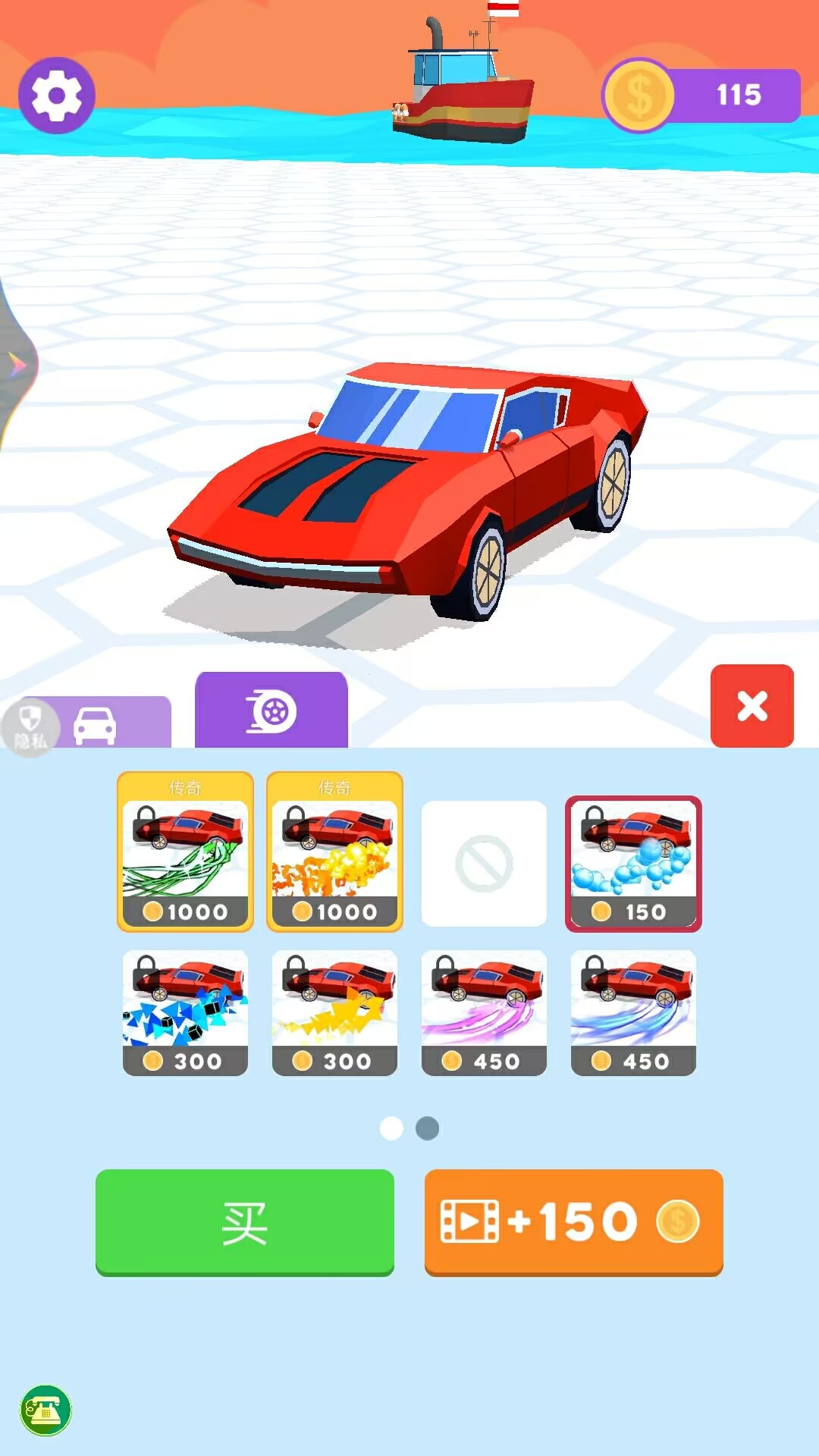Close the shop with the red X
The image size is (819, 1456).
pos(752,706)
